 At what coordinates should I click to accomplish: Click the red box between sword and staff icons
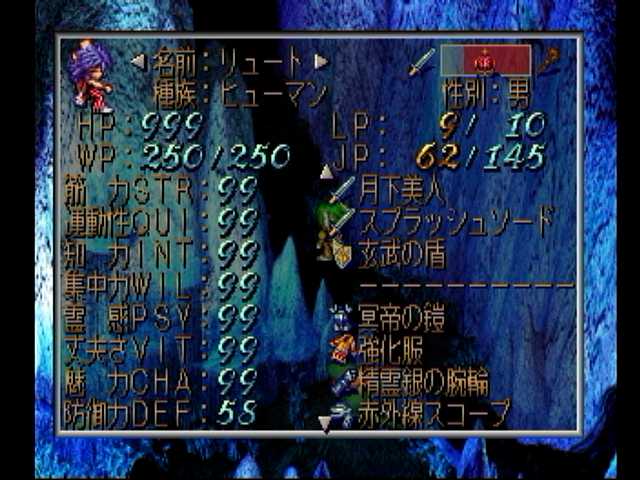click(x=485, y=60)
